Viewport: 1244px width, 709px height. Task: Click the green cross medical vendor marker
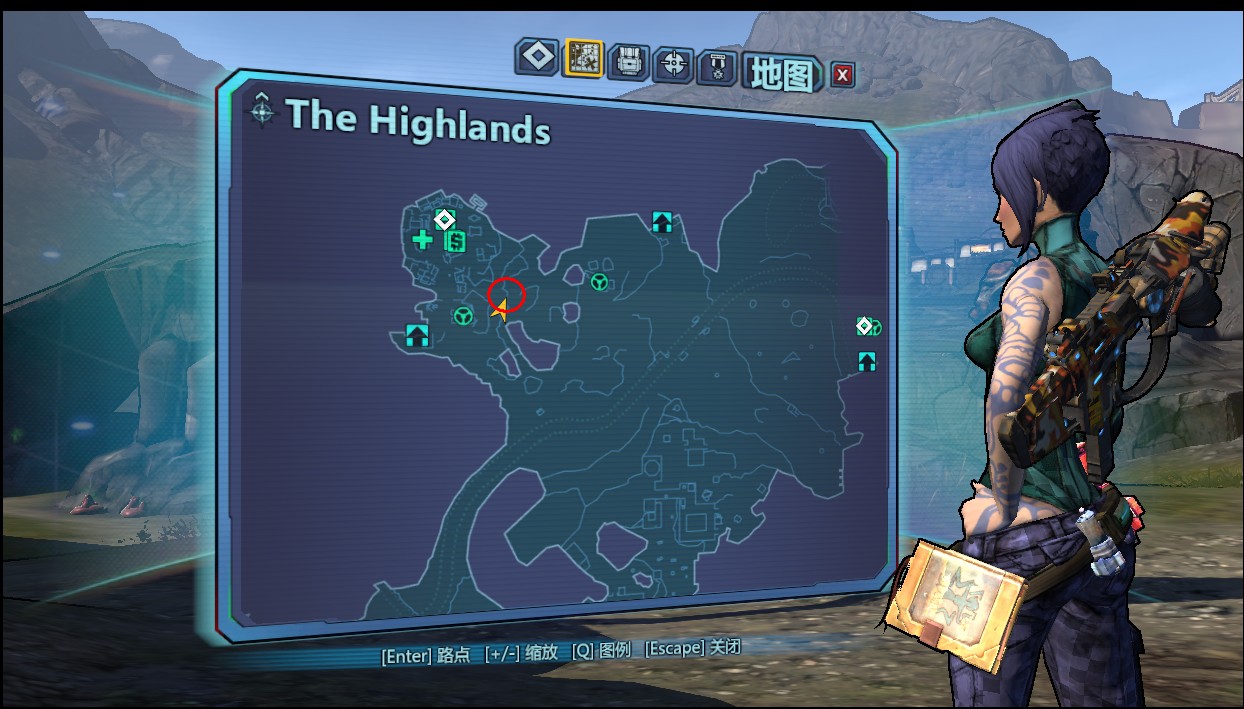[x=423, y=239]
